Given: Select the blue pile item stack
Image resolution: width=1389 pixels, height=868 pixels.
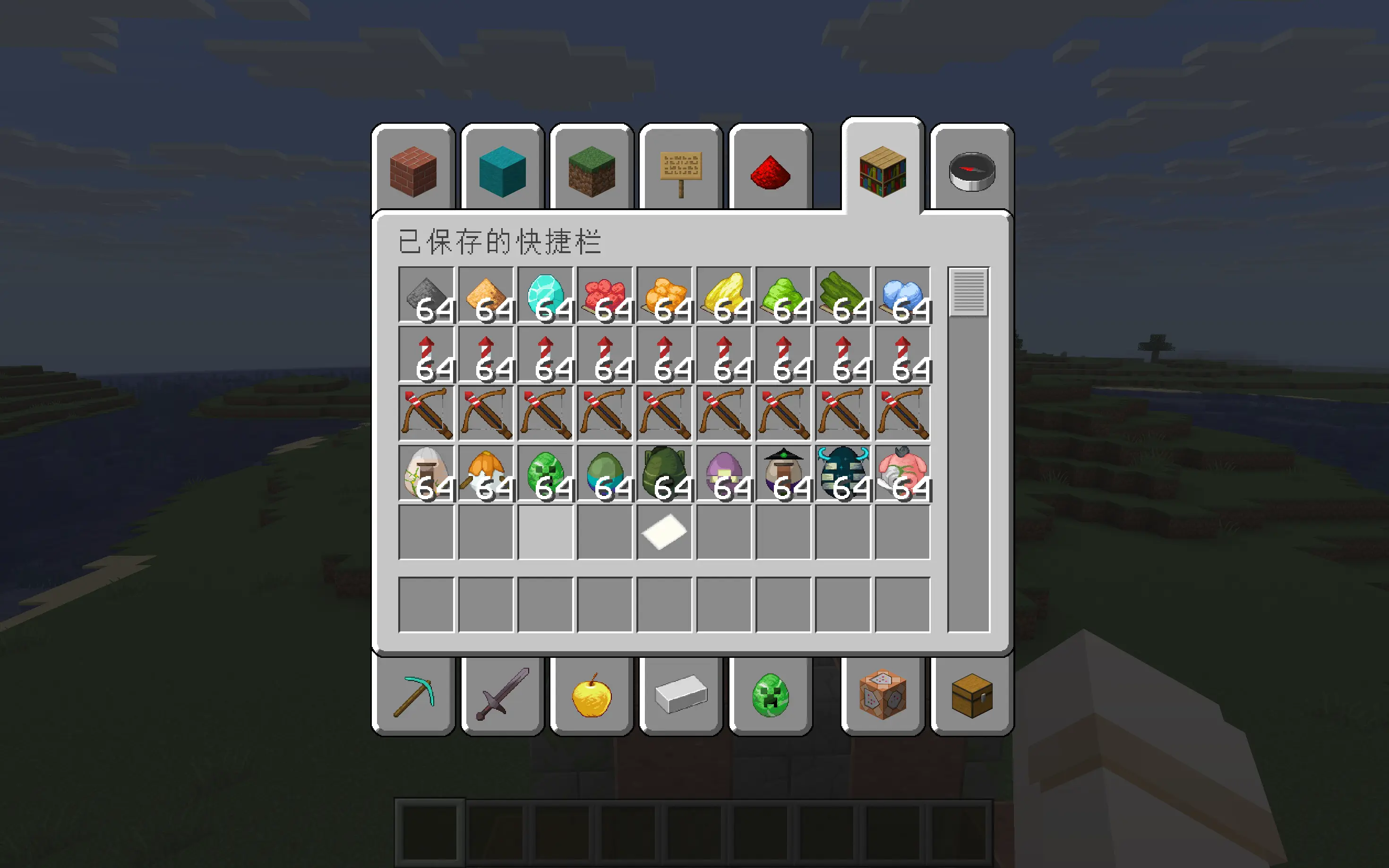Looking at the screenshot, I should click(x=903, y=295).
